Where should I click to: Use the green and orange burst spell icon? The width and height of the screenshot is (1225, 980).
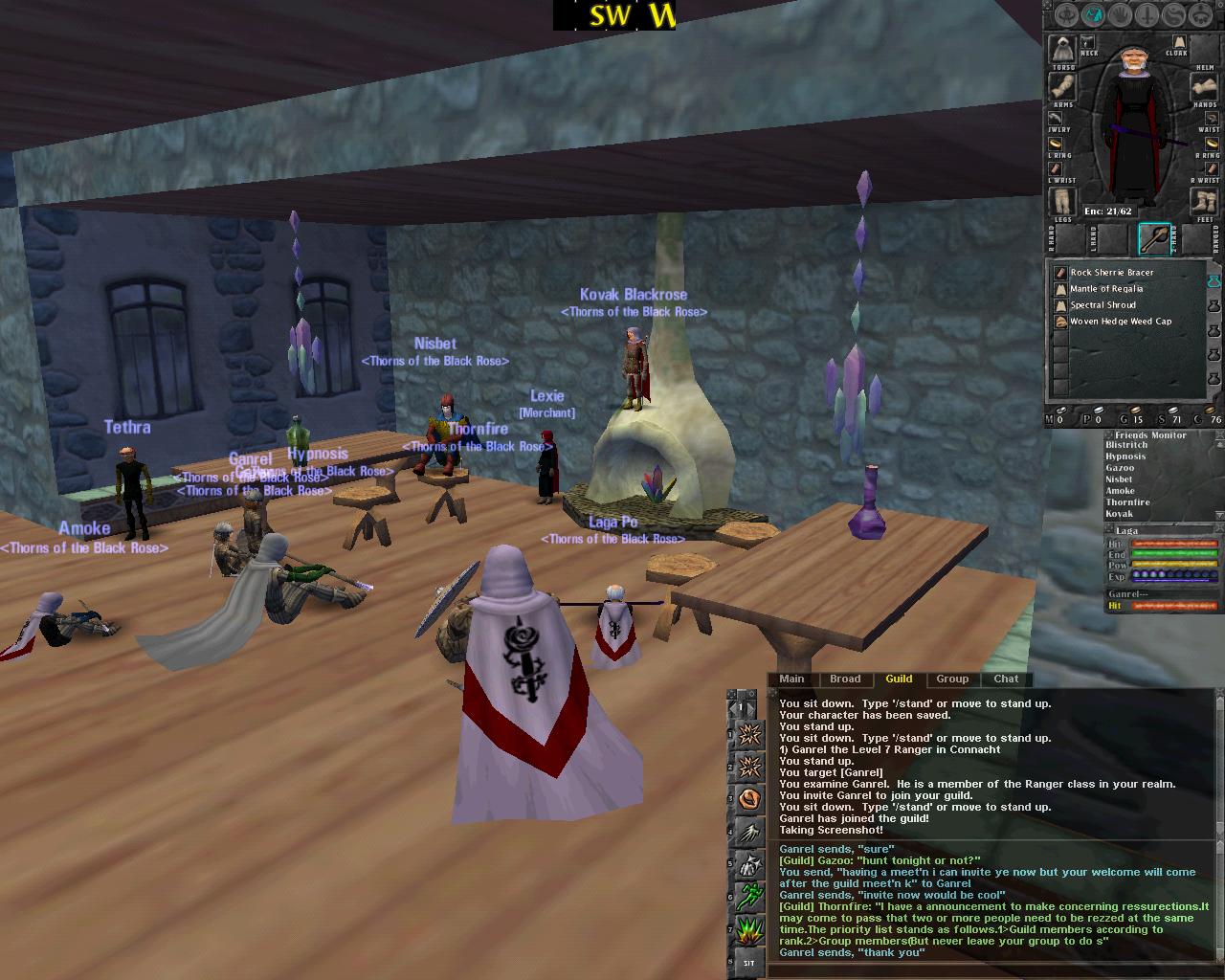[x=750, y=929]
